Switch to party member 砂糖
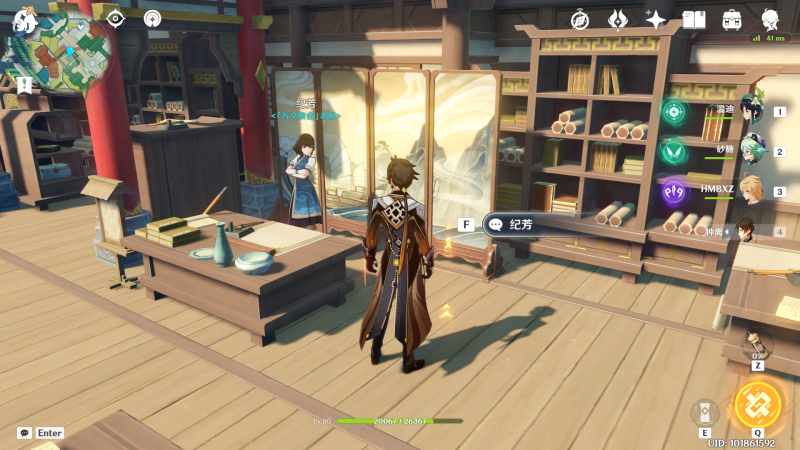The image size is (800, 450). (x=753, y=151)
